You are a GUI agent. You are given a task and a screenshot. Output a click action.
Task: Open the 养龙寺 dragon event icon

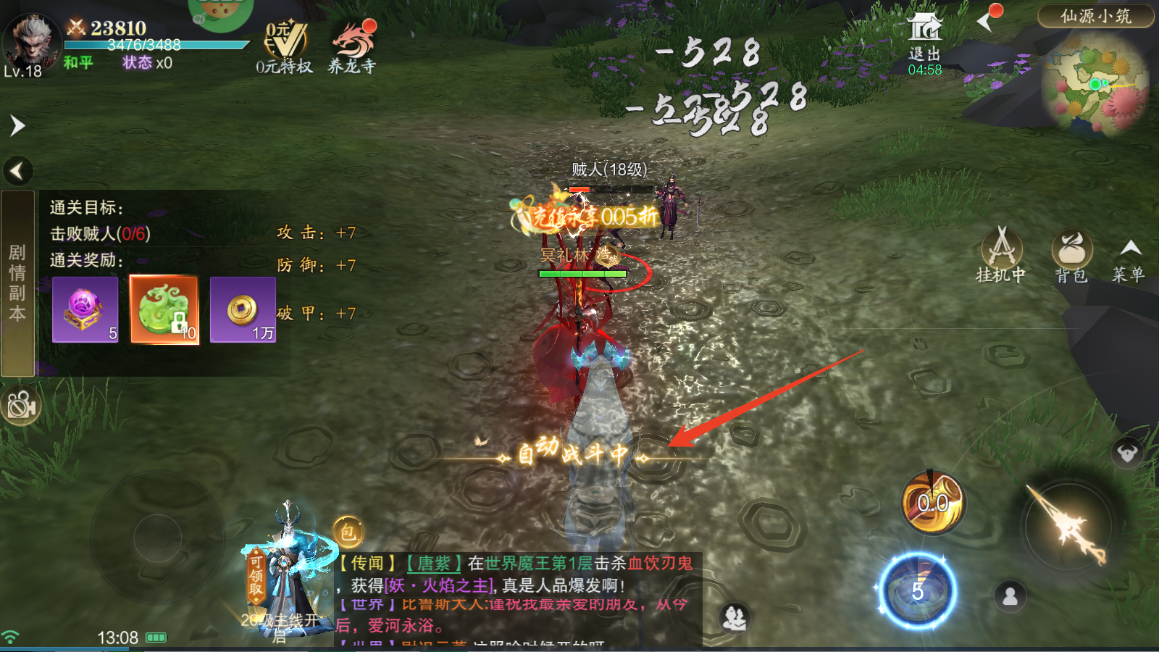(352, 47)
